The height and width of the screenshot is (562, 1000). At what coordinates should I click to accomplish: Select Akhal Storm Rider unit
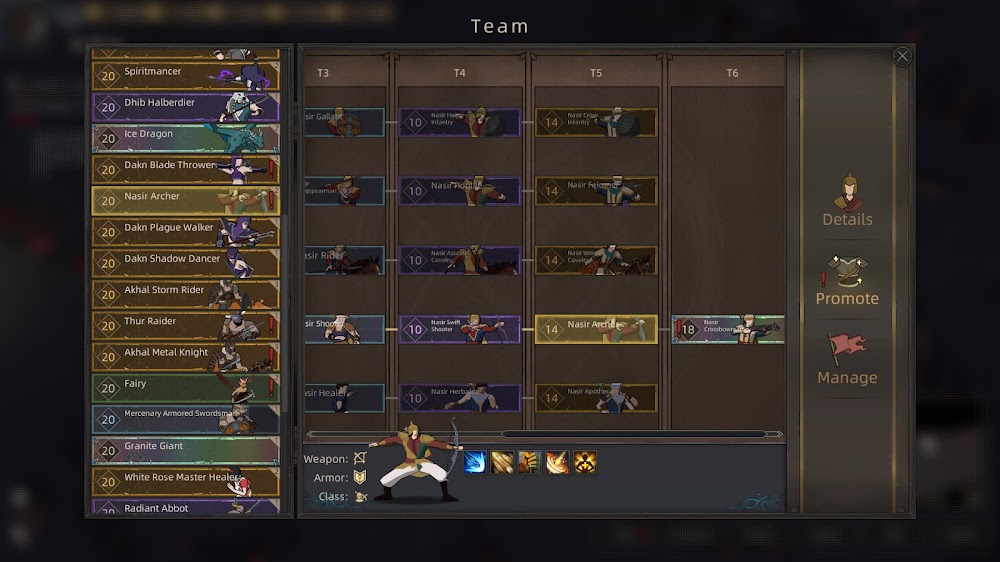186,294
